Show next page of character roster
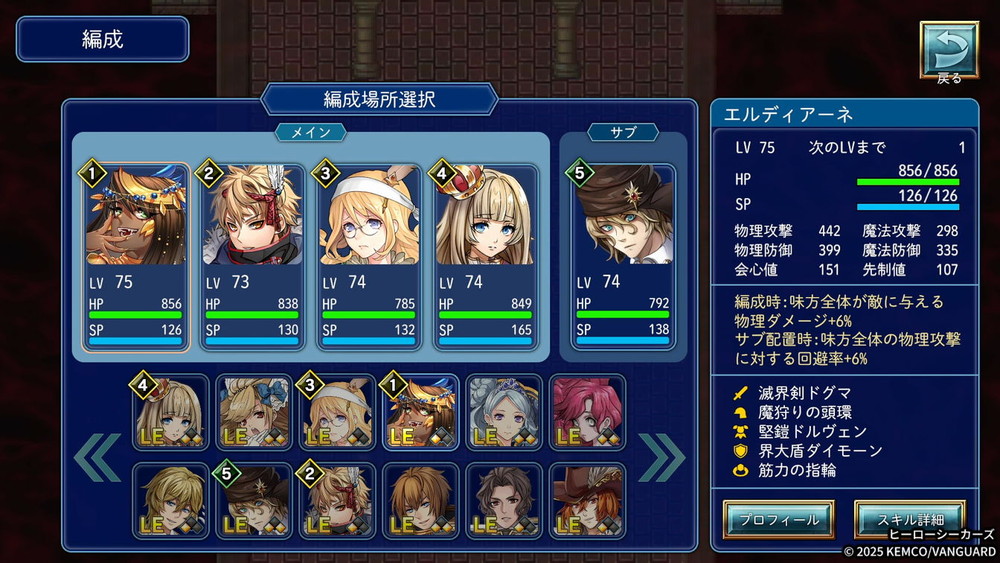This screenshot has width=1000, height=563. [662, 456]
